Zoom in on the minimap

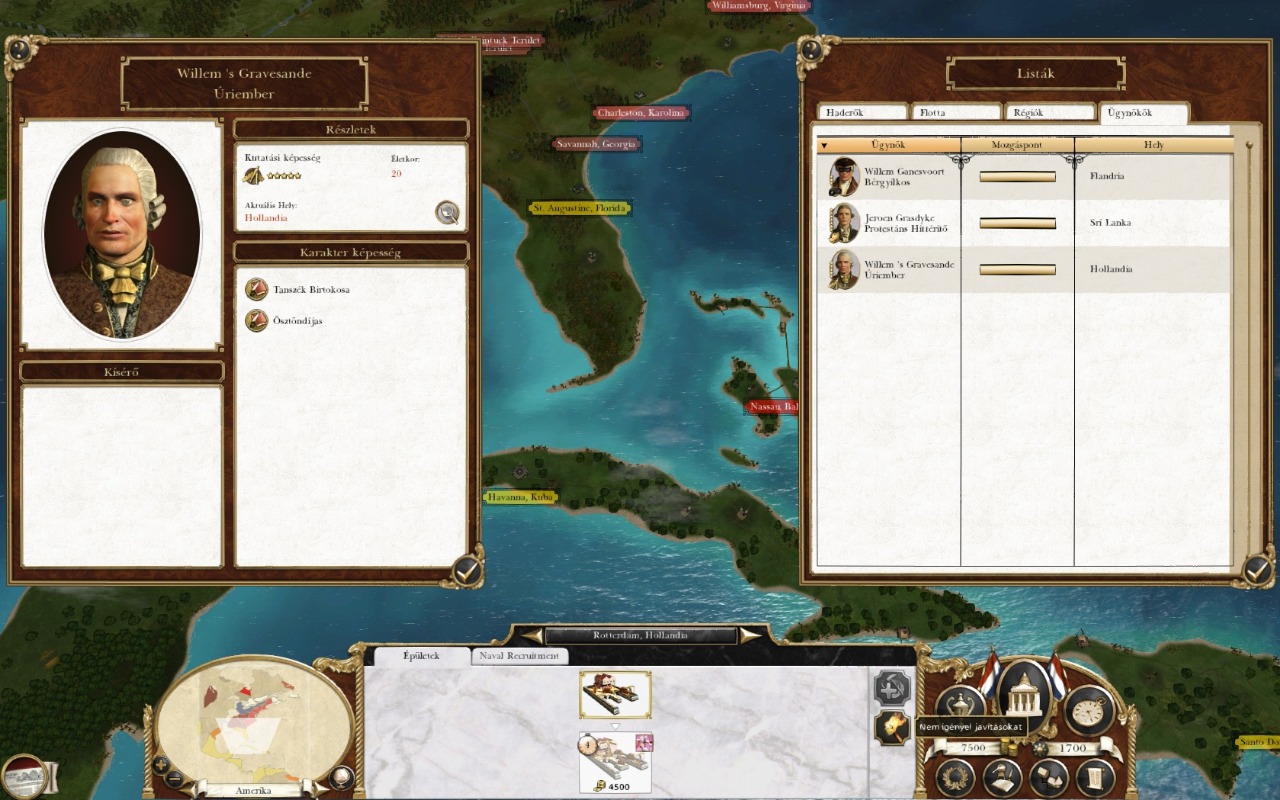click(x=160, y=765)
